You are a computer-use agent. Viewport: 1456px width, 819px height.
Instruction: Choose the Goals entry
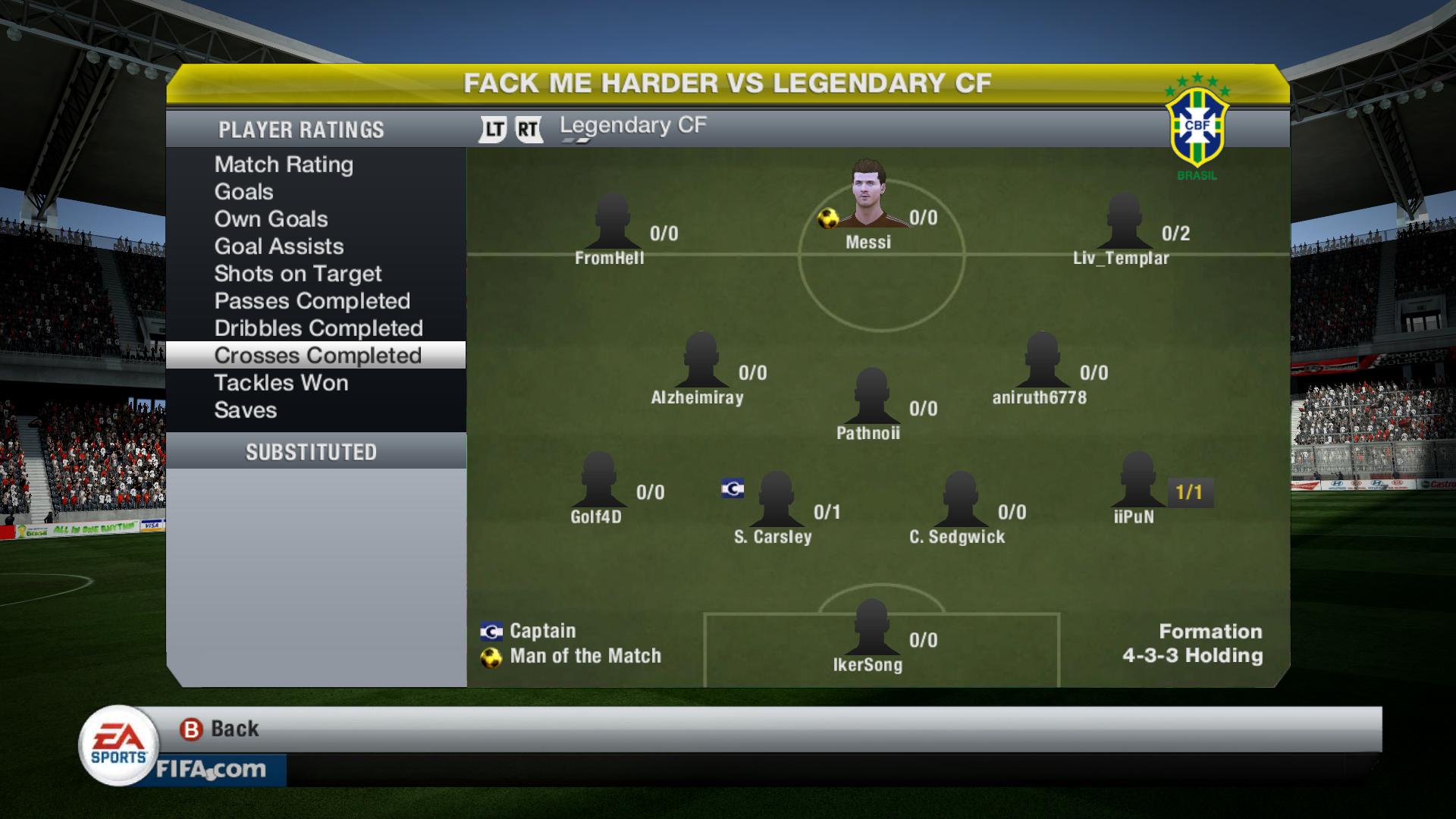243,192
